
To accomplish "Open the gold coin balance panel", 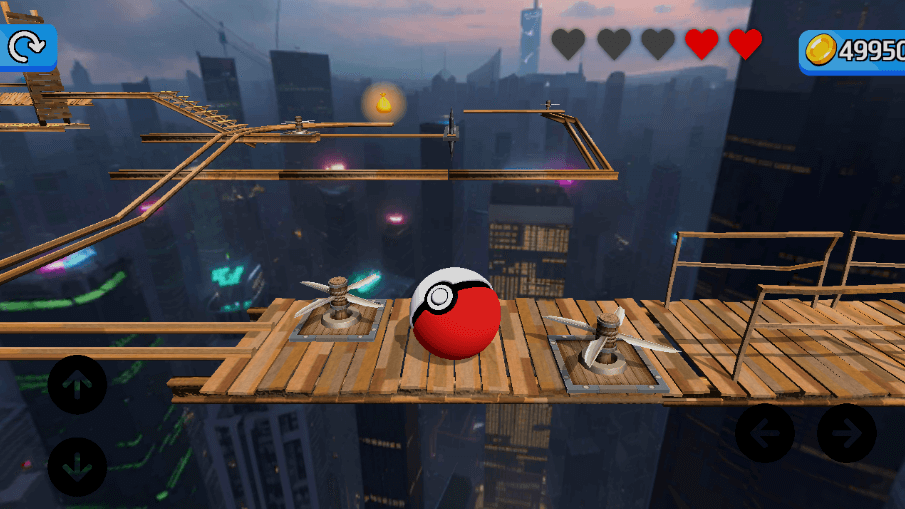I will point(853,51).
